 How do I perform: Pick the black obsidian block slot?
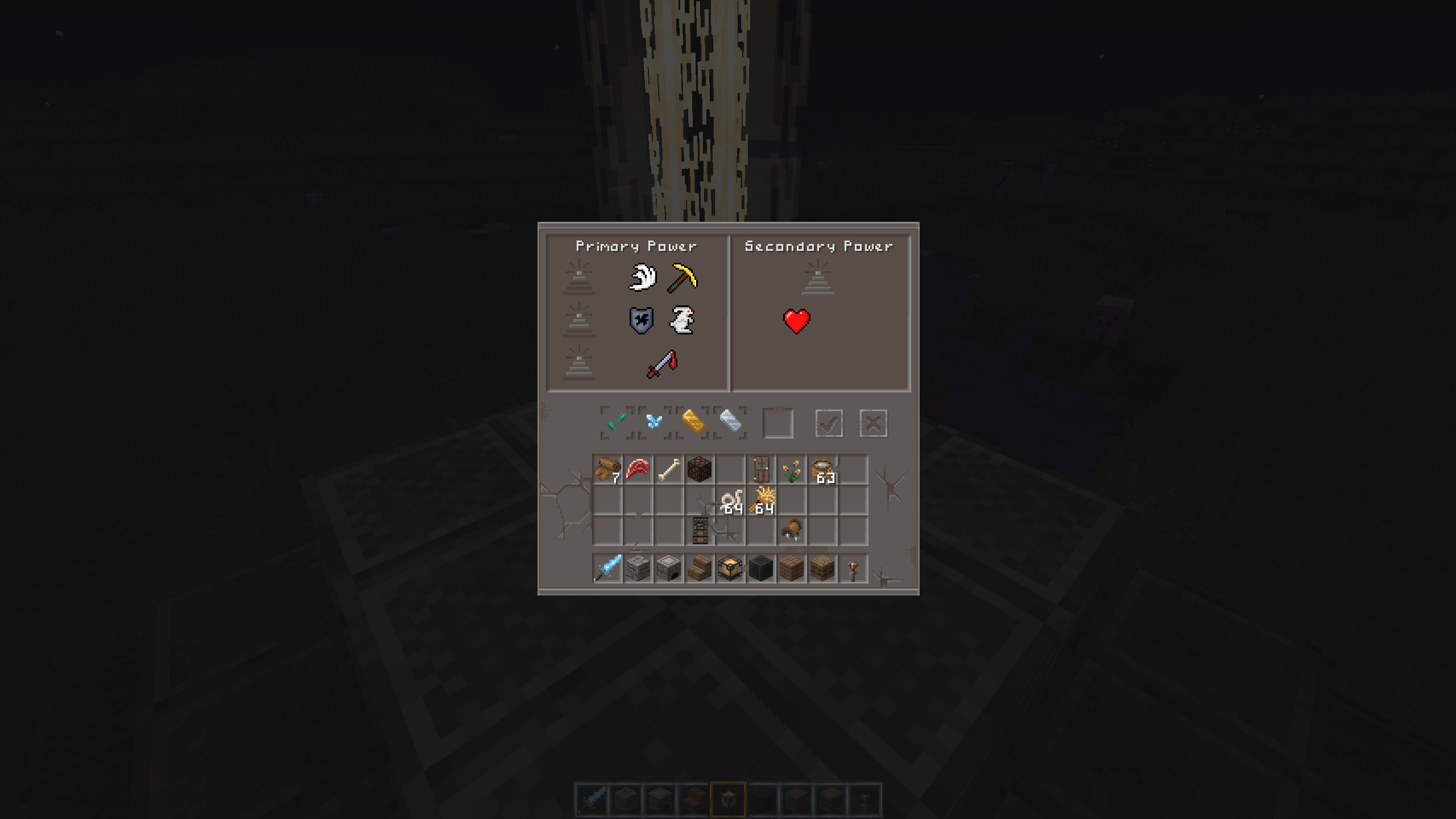[x=761, y=568]
